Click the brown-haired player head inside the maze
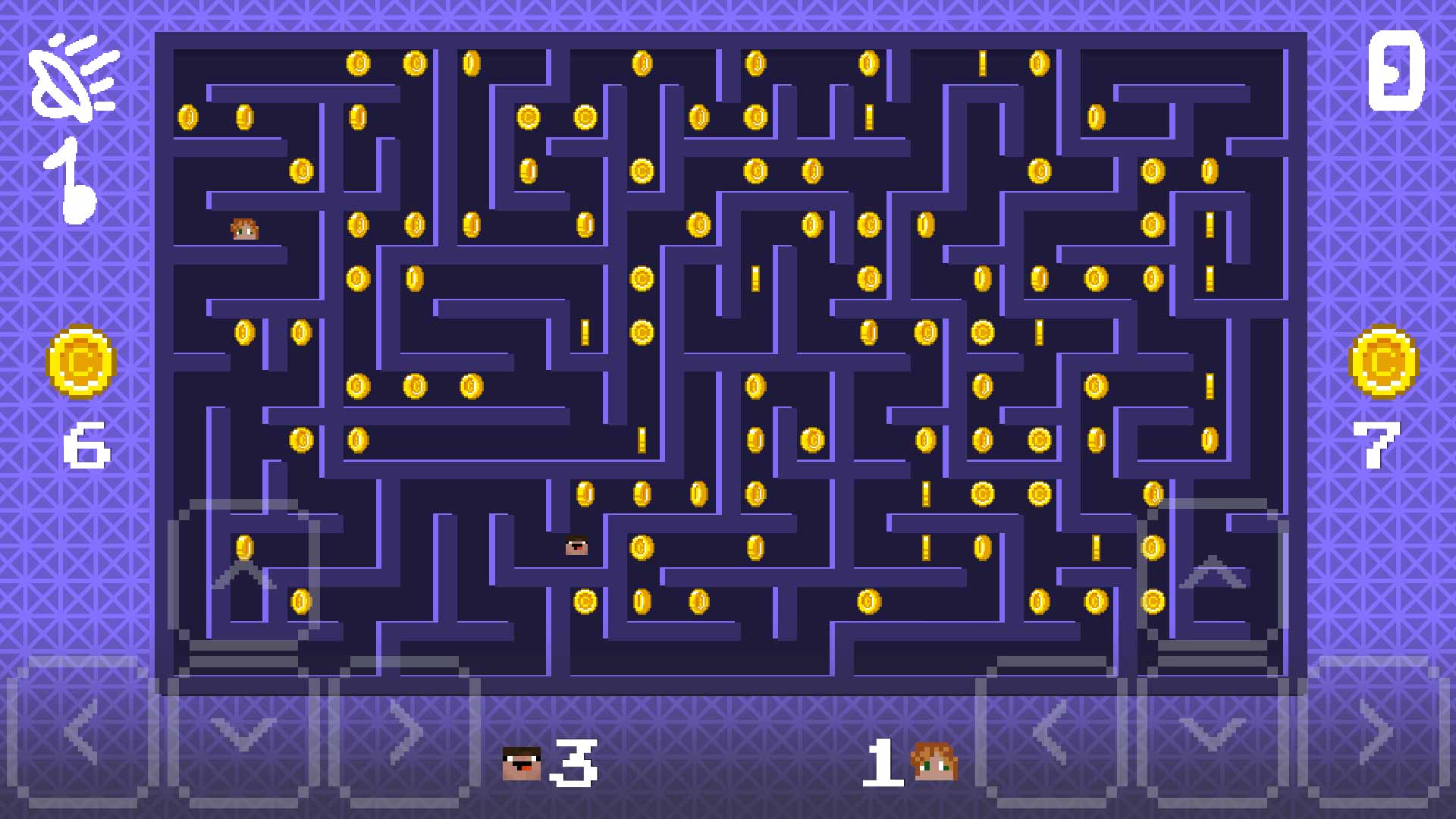 pyautogui.click(x=244, y=228)
